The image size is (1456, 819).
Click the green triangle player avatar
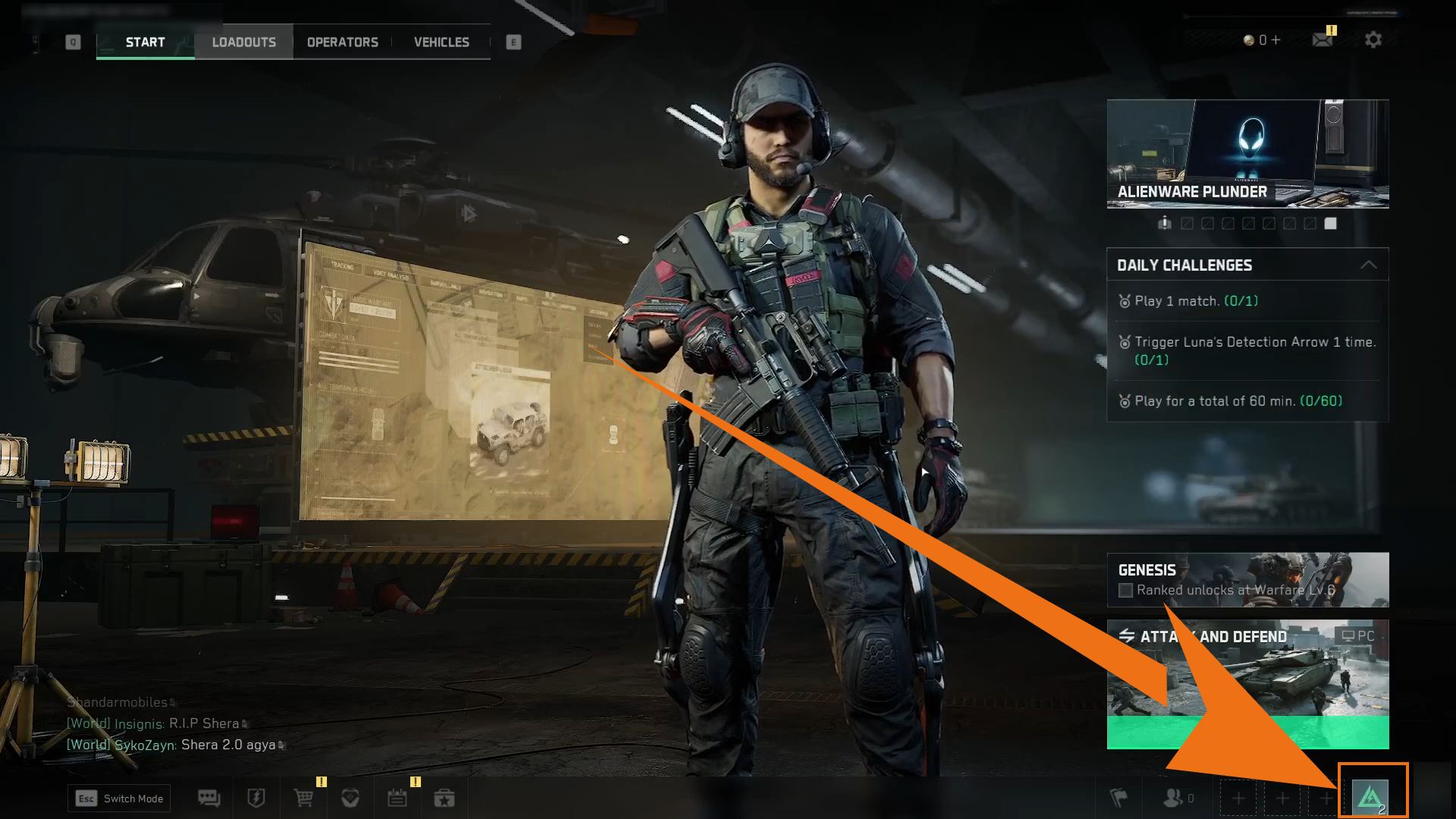point(1370,797)
